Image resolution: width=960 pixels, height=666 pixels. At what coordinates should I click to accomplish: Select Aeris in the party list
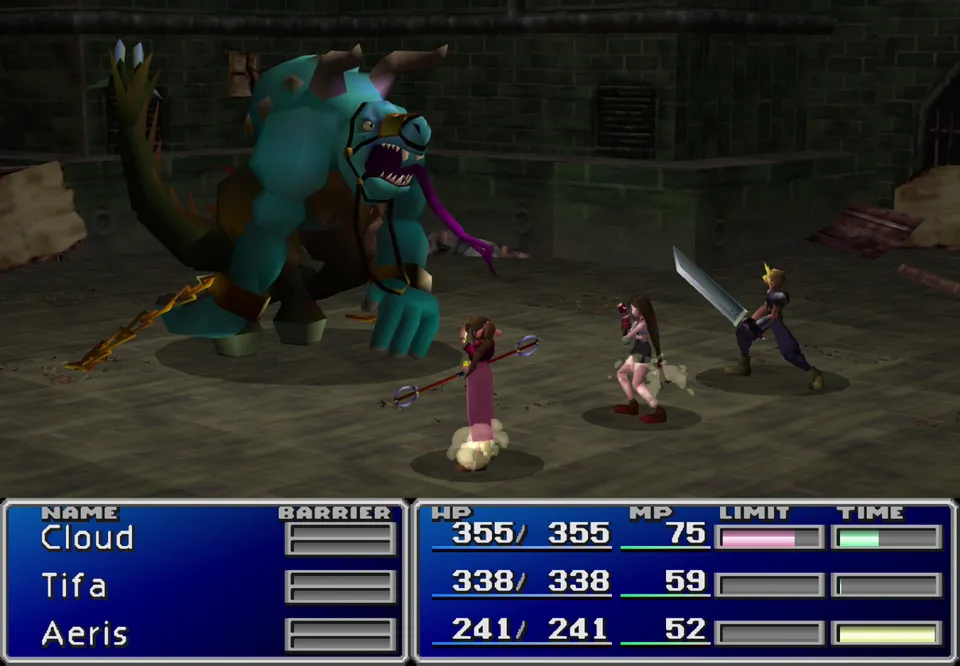(x=84, y=633)
